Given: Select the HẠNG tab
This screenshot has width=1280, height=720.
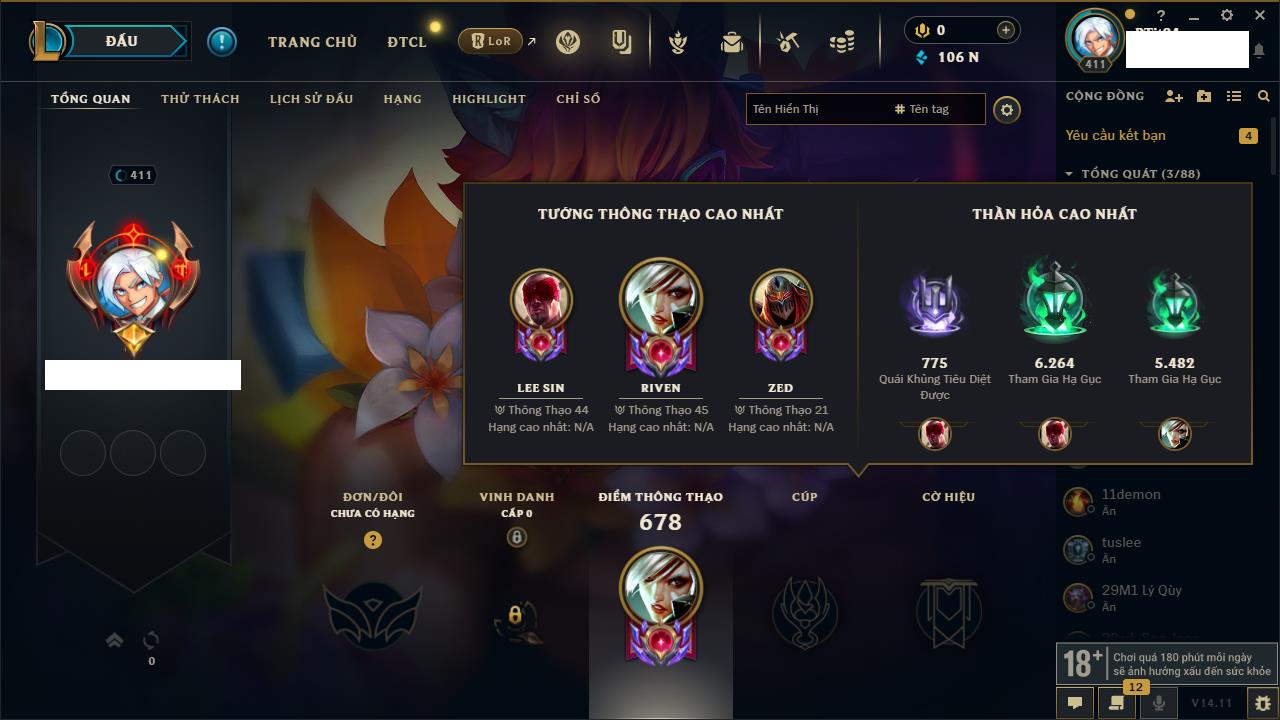Looking at the screenshot, I should [x=402, y=99].
